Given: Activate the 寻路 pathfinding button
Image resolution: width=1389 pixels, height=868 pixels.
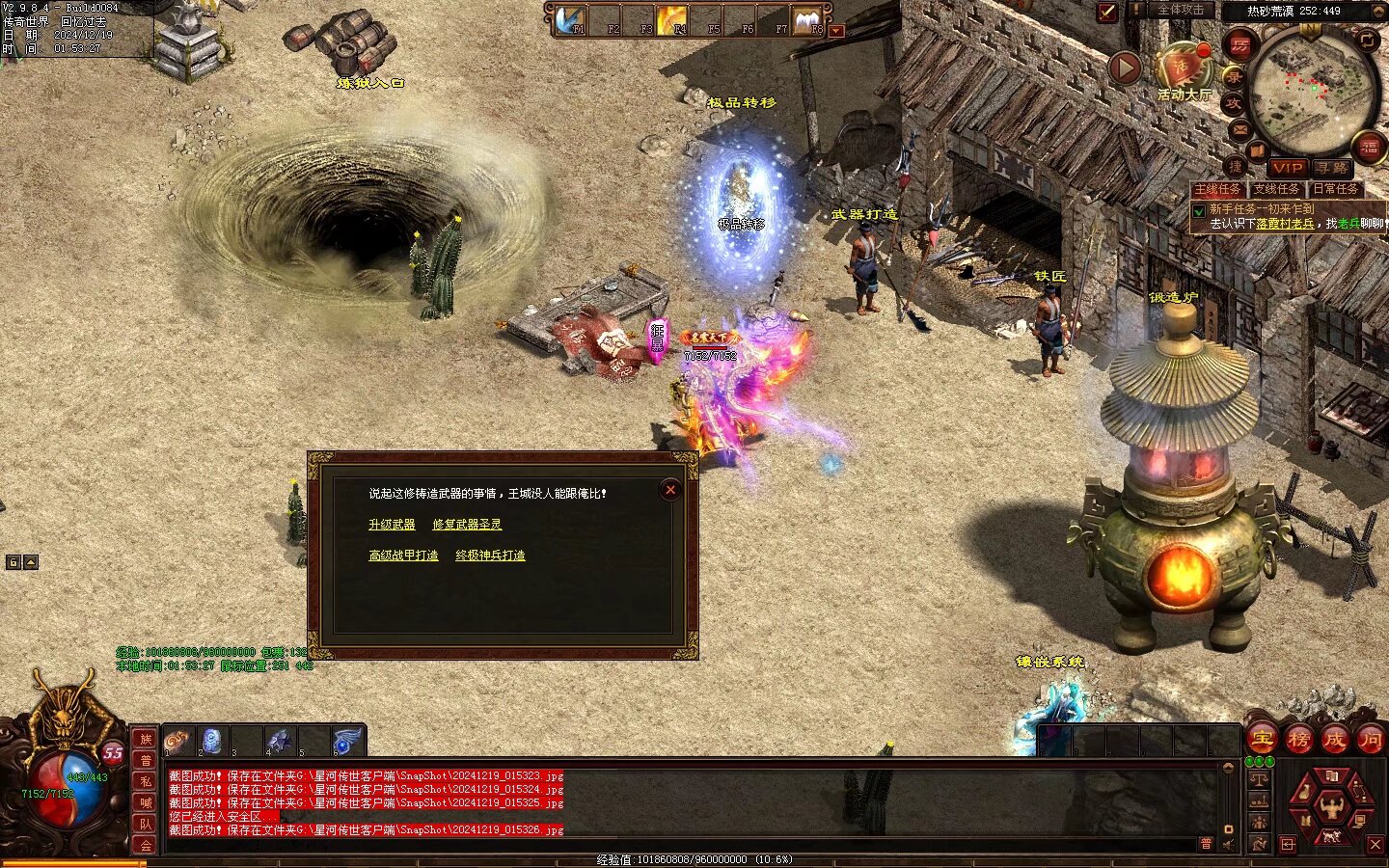Looking at the screenshot, I should point(1331,168).
